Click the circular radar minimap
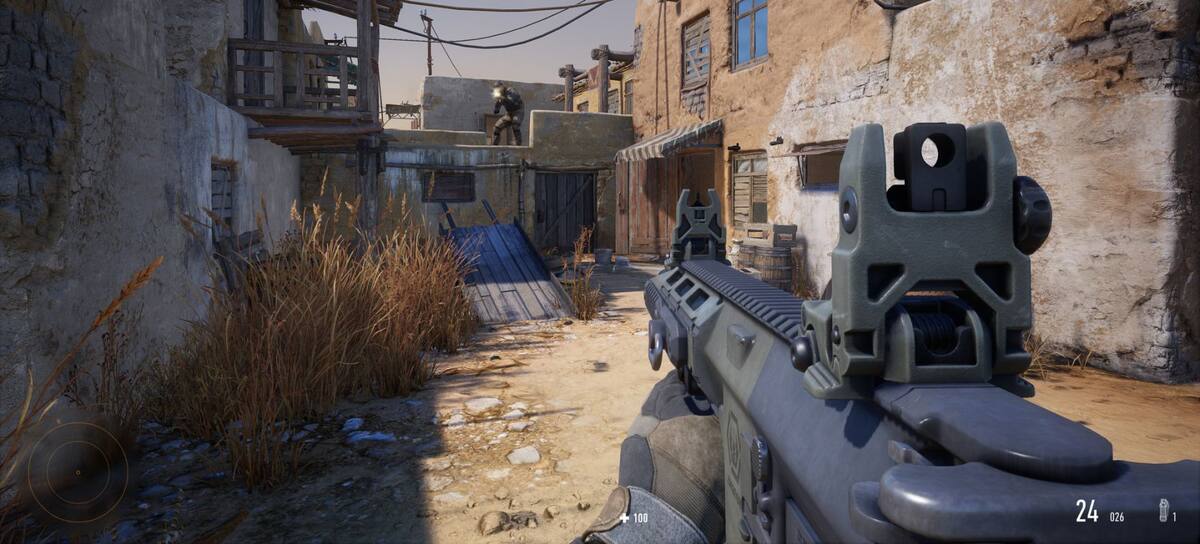Viewport: 1200px width, 544px height. 77,471
